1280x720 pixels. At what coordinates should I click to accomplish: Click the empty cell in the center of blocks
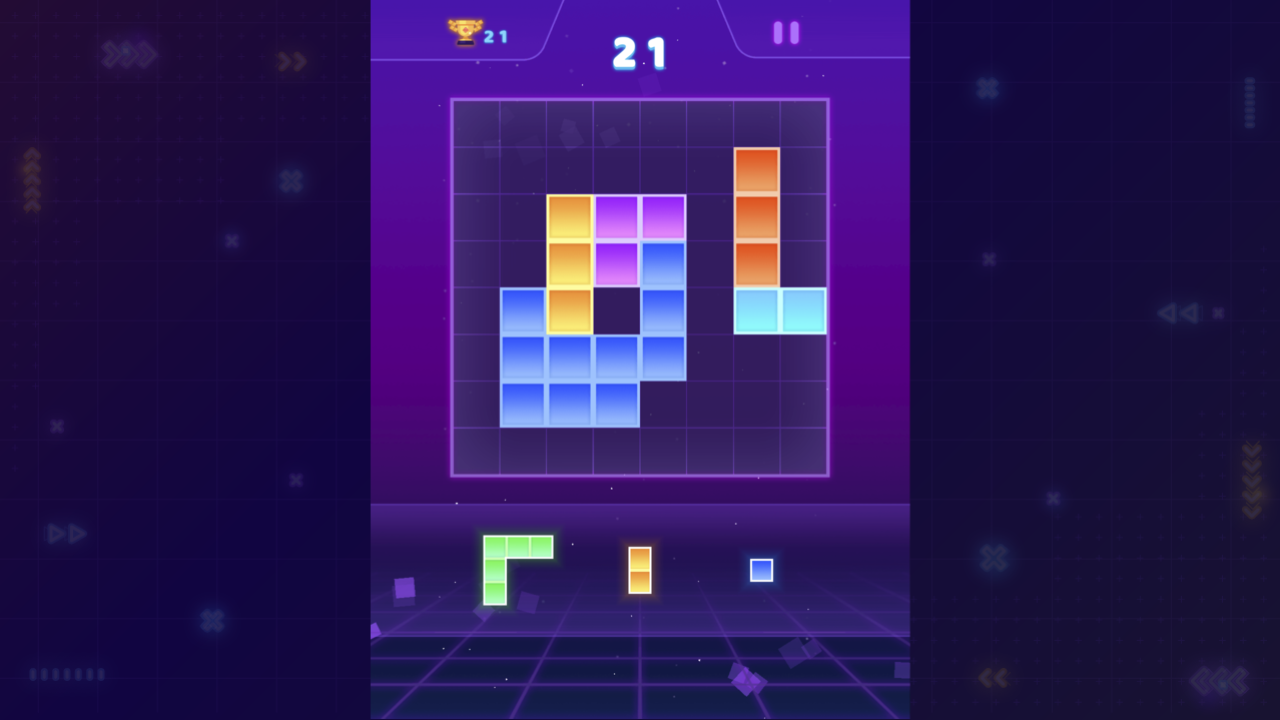tap(617, 310)
